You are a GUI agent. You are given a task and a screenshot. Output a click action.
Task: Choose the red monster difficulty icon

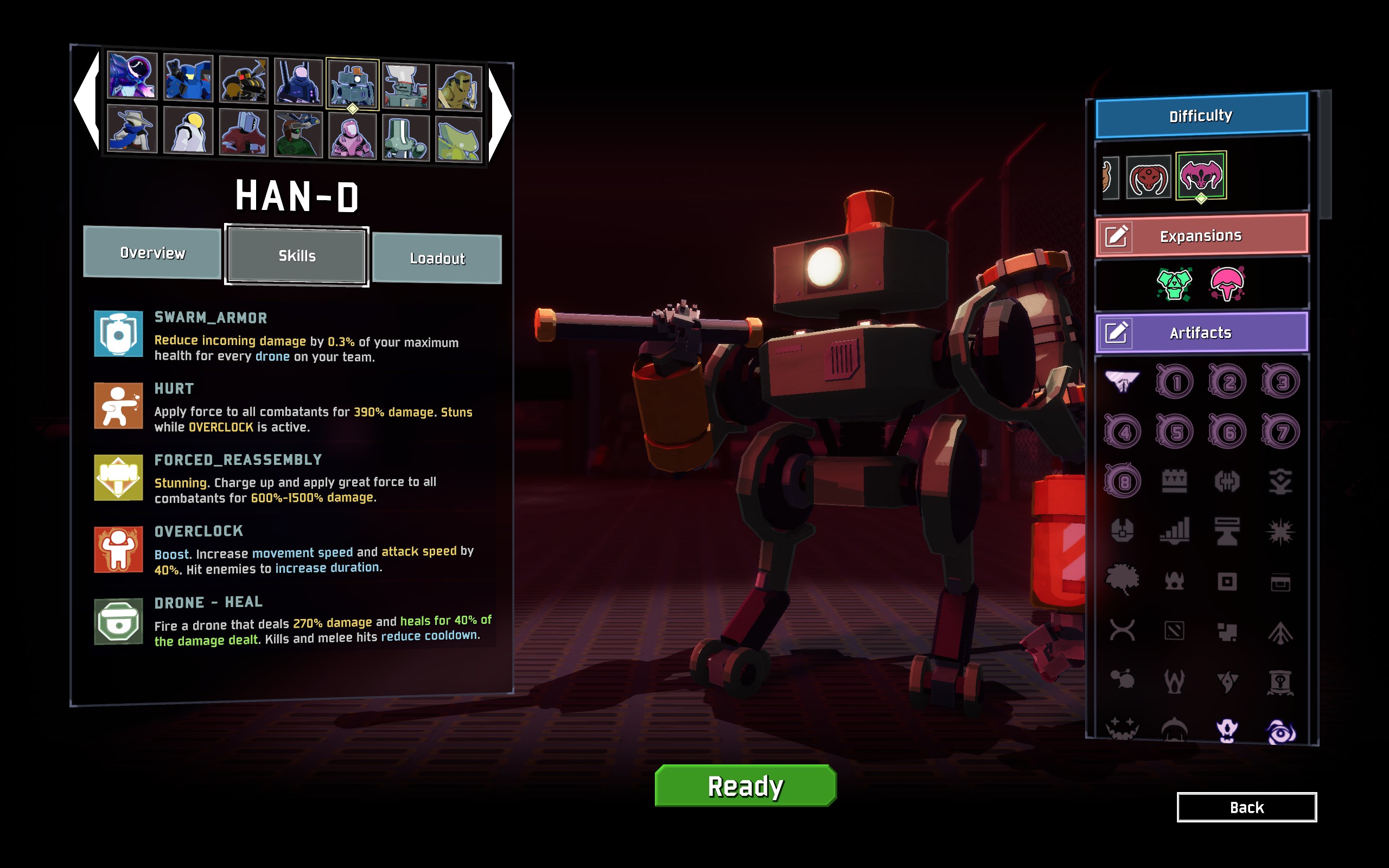click(x=1148, y=177)
